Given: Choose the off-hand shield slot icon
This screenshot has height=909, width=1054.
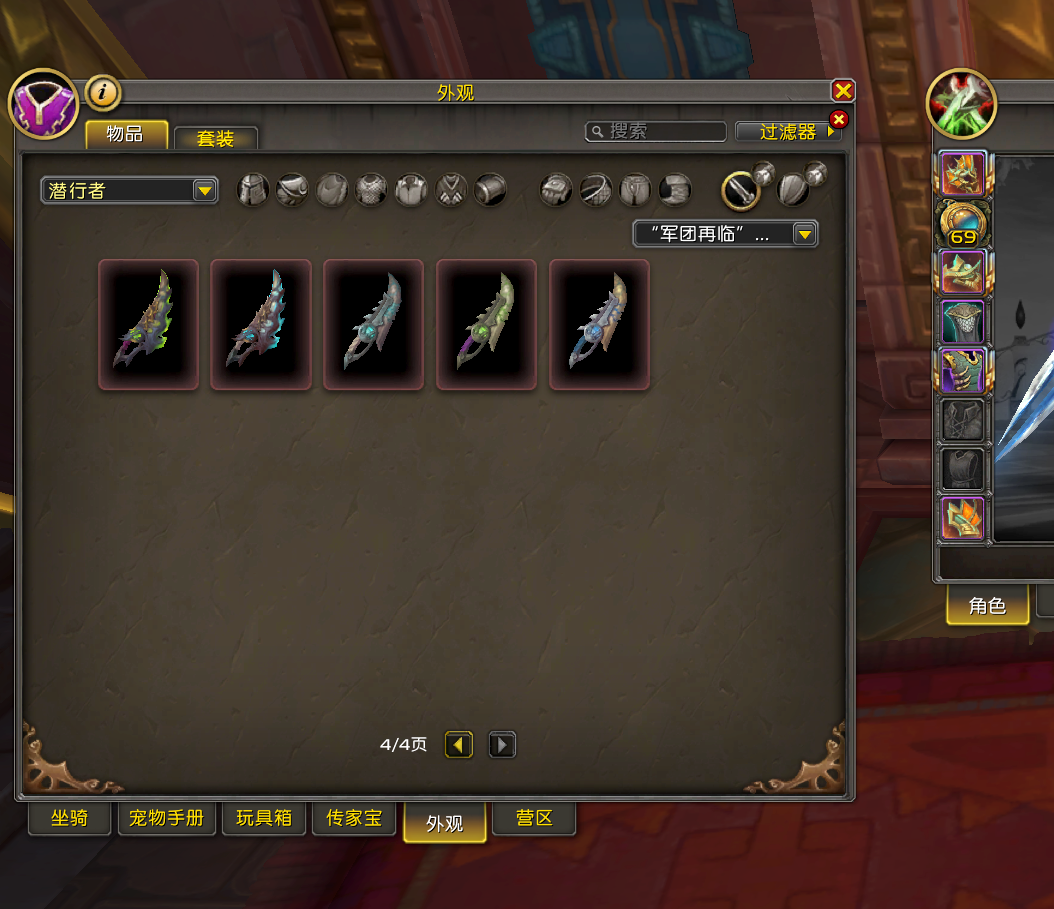Looking at the screenshot, I should tap(794, 190).
